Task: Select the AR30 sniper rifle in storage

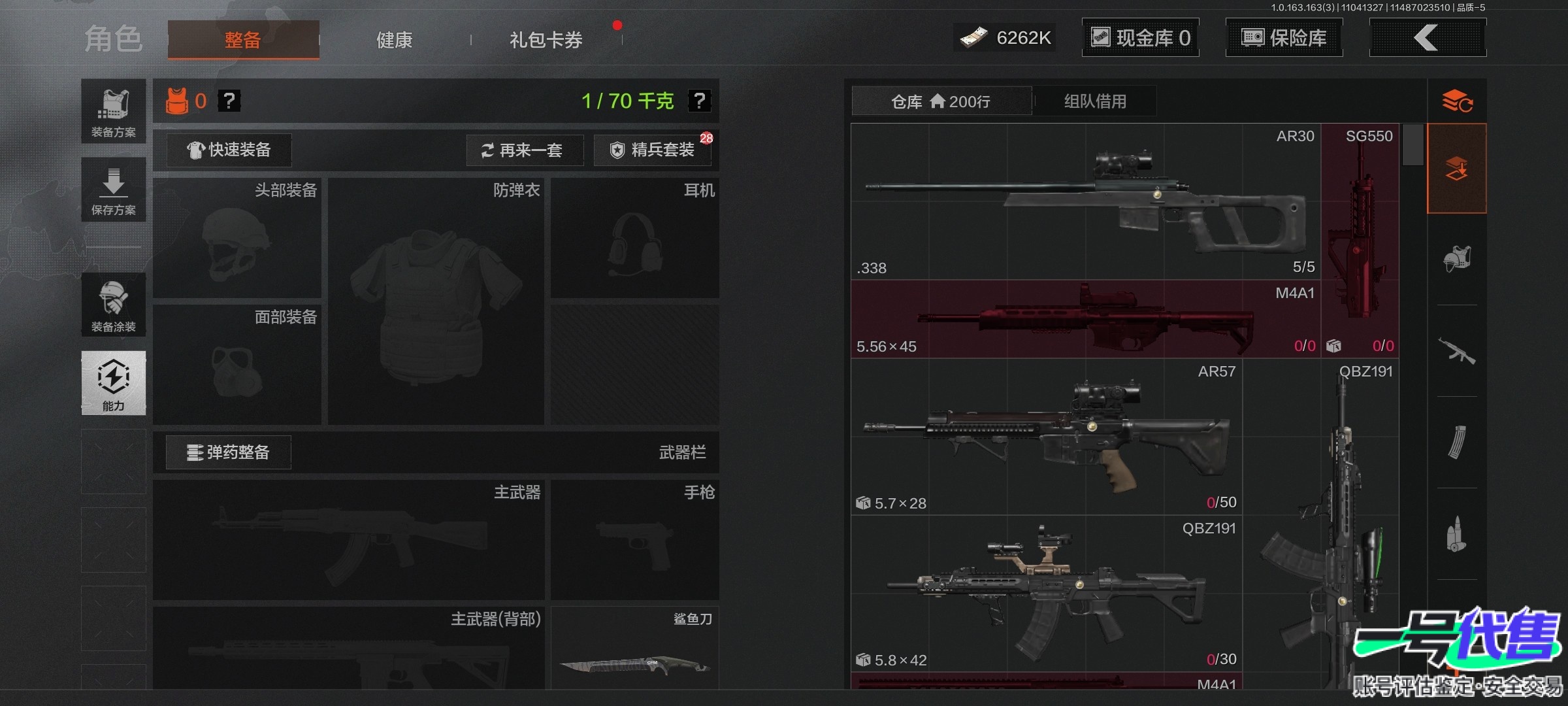Action: coord(1085,201)
